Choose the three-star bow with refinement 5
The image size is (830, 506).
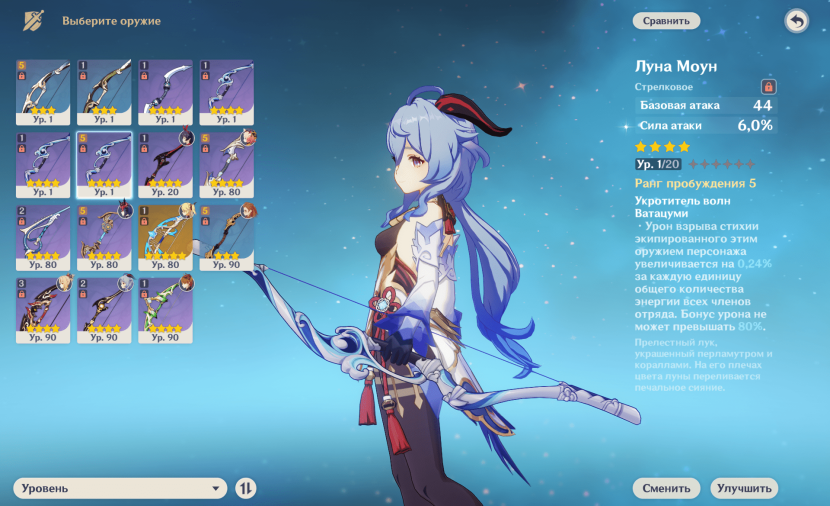point(43,90)
